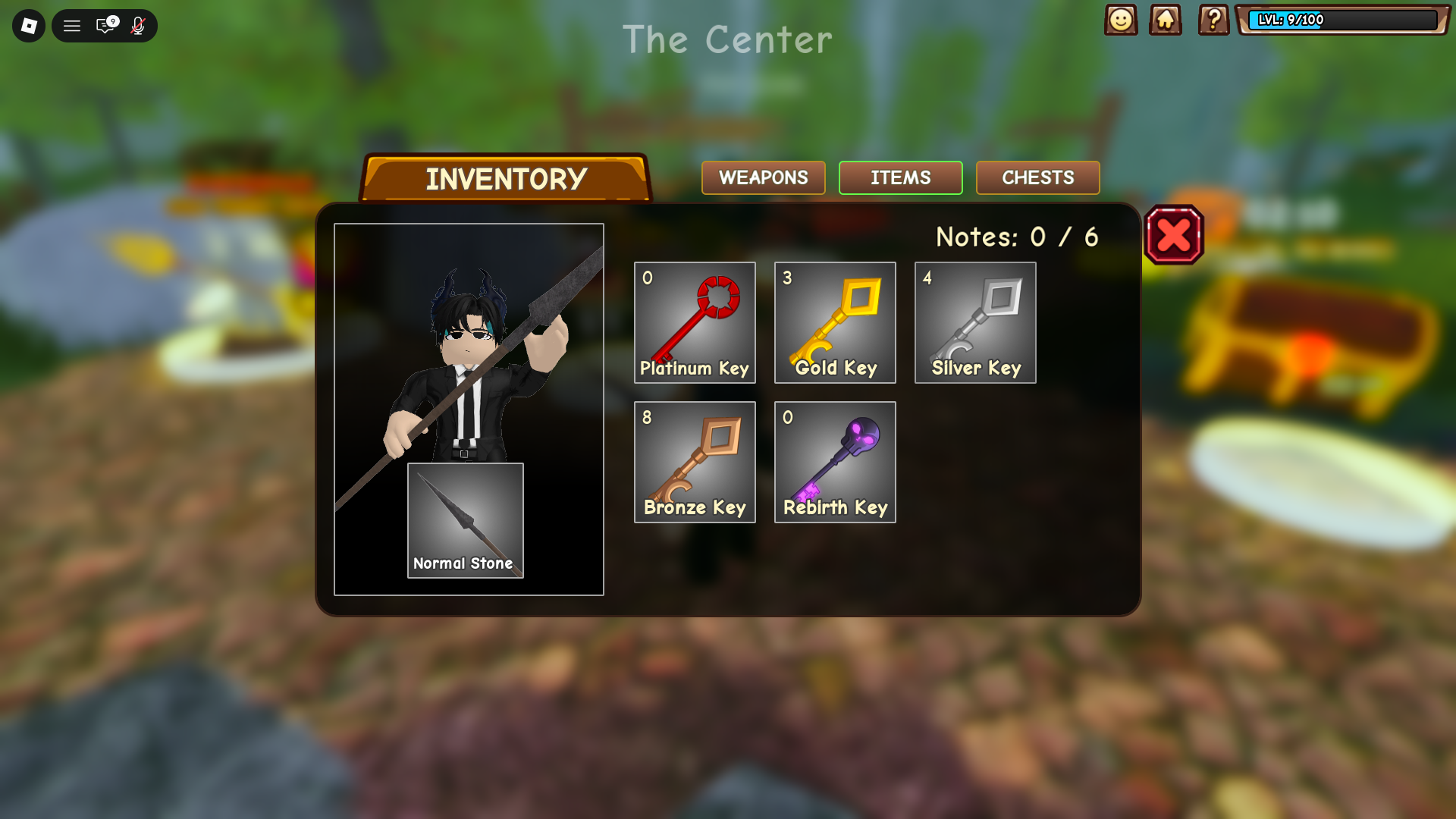Pick the Rebirth Key slot
1456x819 pixels.
(x=835, y=462)
